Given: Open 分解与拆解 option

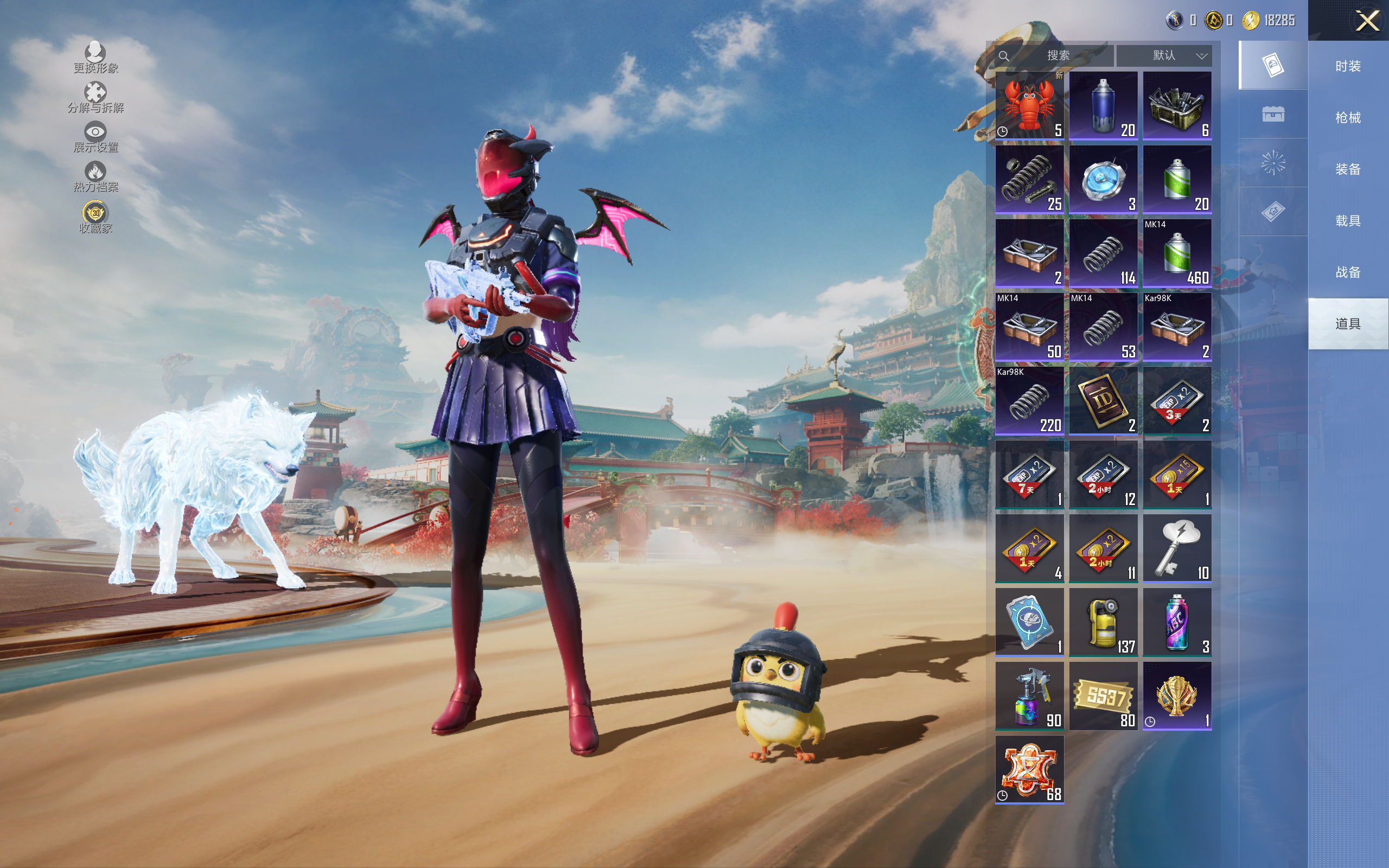Looking at the screenshot, I should (x=95, y=98).
